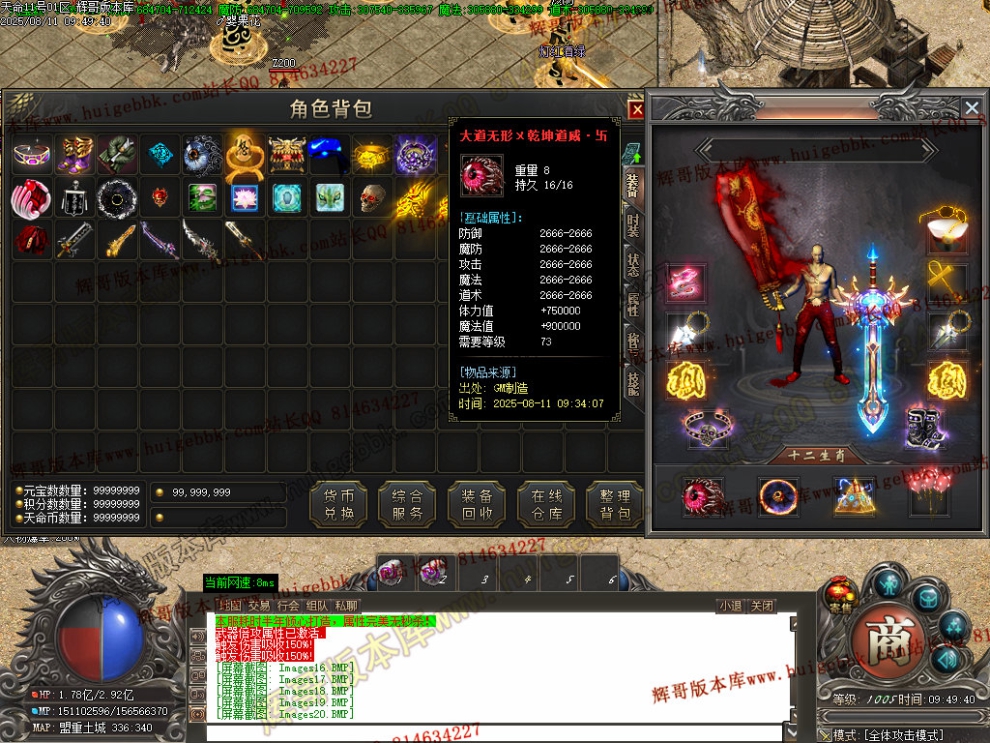Close the 角色背包 inventory window
This screenshot has width=990, height=743.
pos(636,110)
